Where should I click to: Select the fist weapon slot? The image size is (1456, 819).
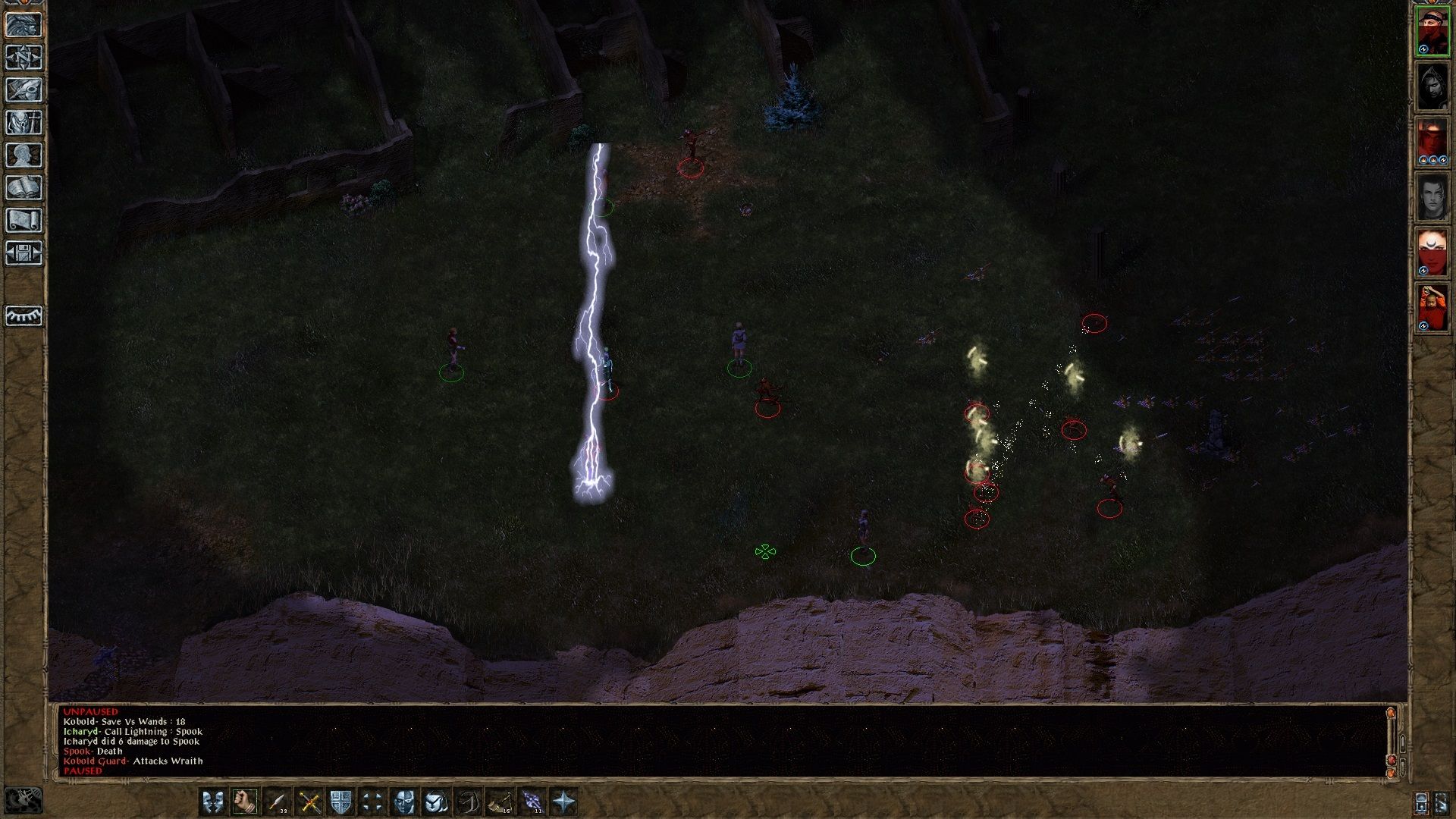point(245,802)
